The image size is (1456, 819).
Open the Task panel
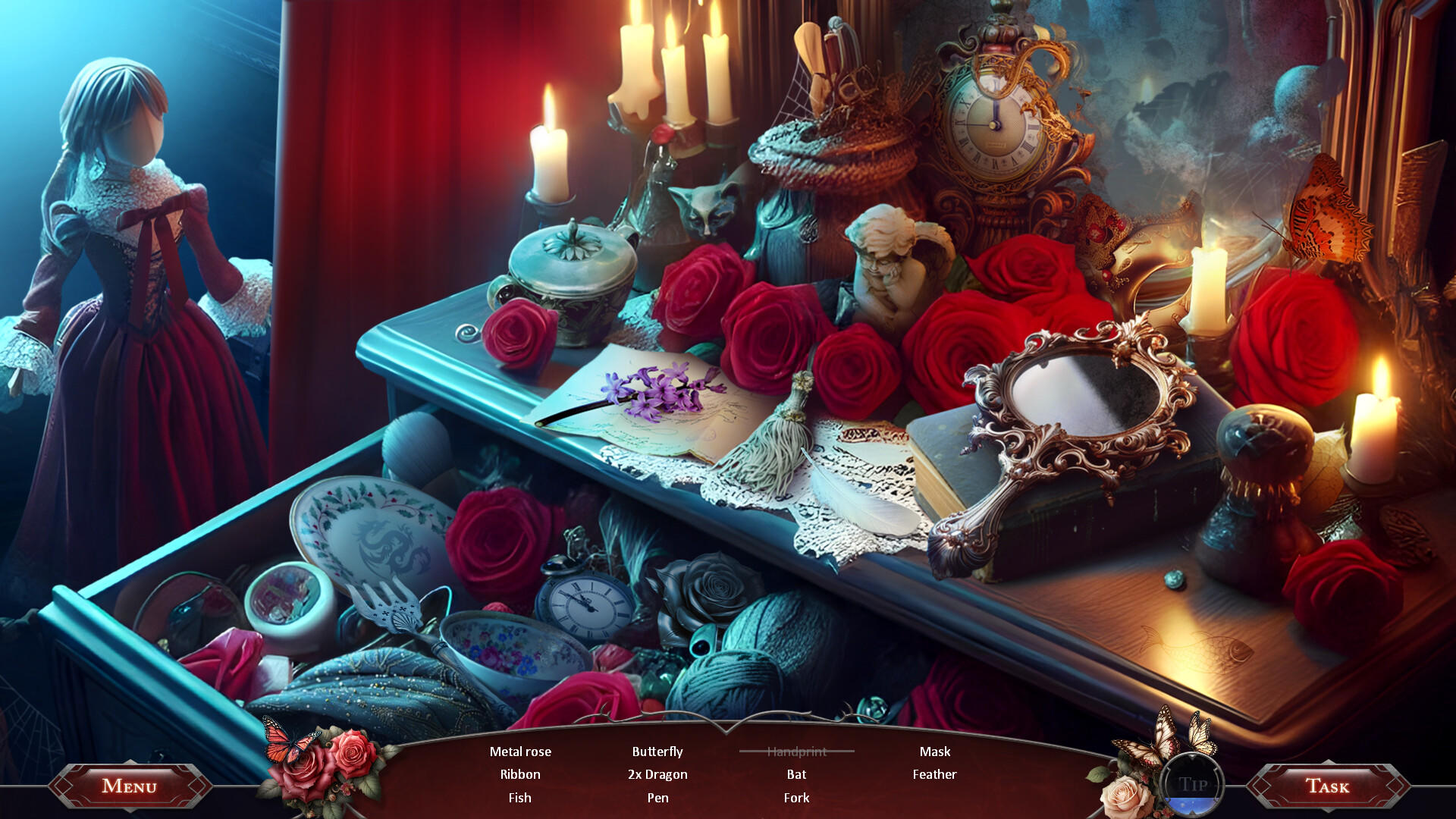[x=1327, y=786]
